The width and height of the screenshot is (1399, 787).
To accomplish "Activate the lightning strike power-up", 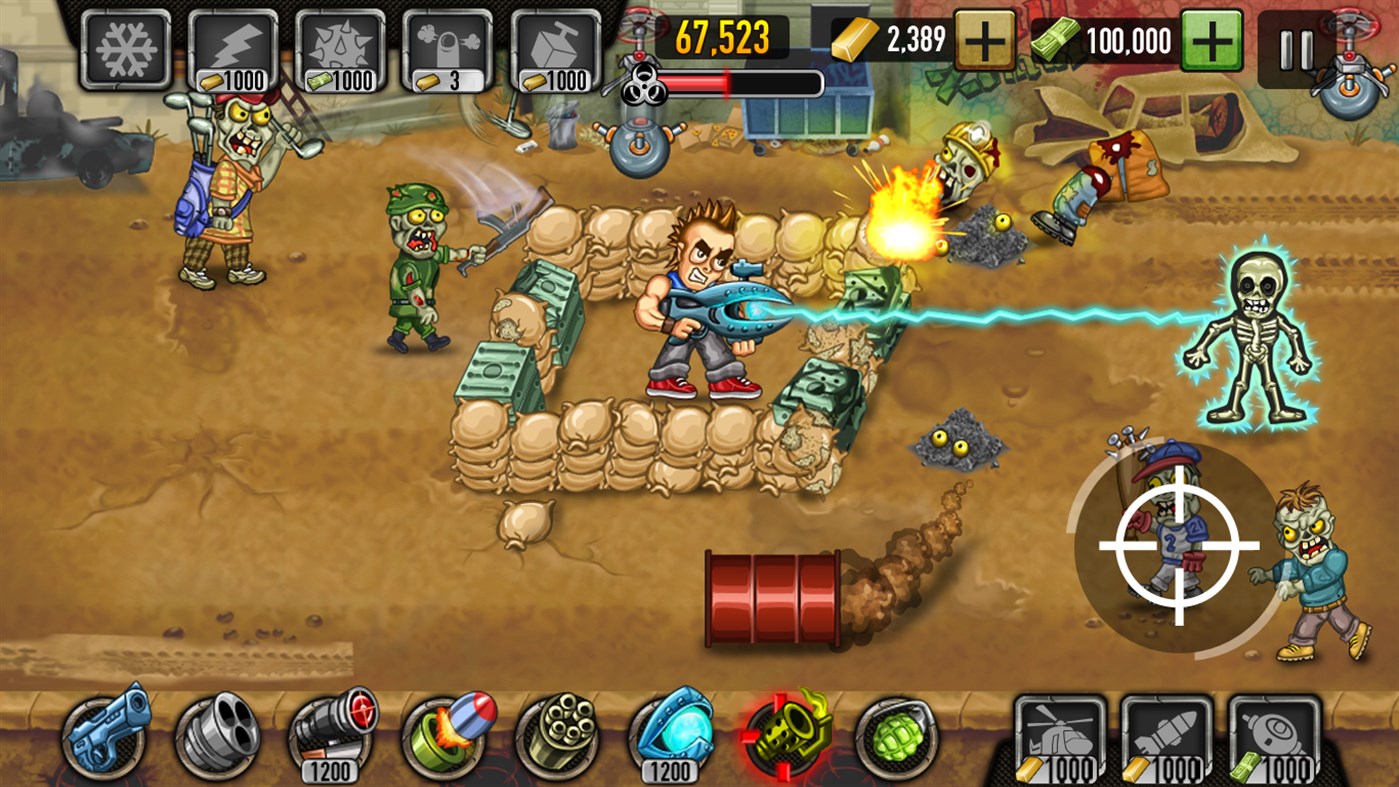I will click(232, 44).
